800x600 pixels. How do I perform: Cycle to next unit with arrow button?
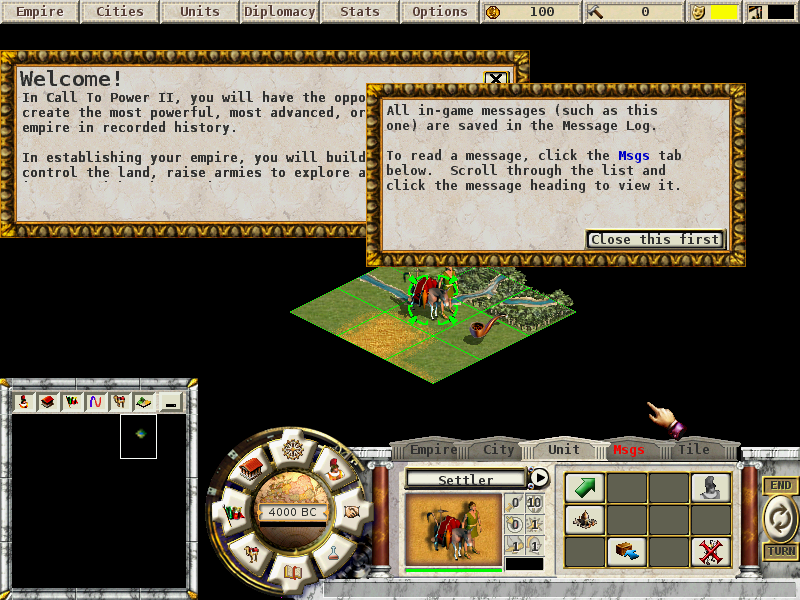[x=539, y=478]
